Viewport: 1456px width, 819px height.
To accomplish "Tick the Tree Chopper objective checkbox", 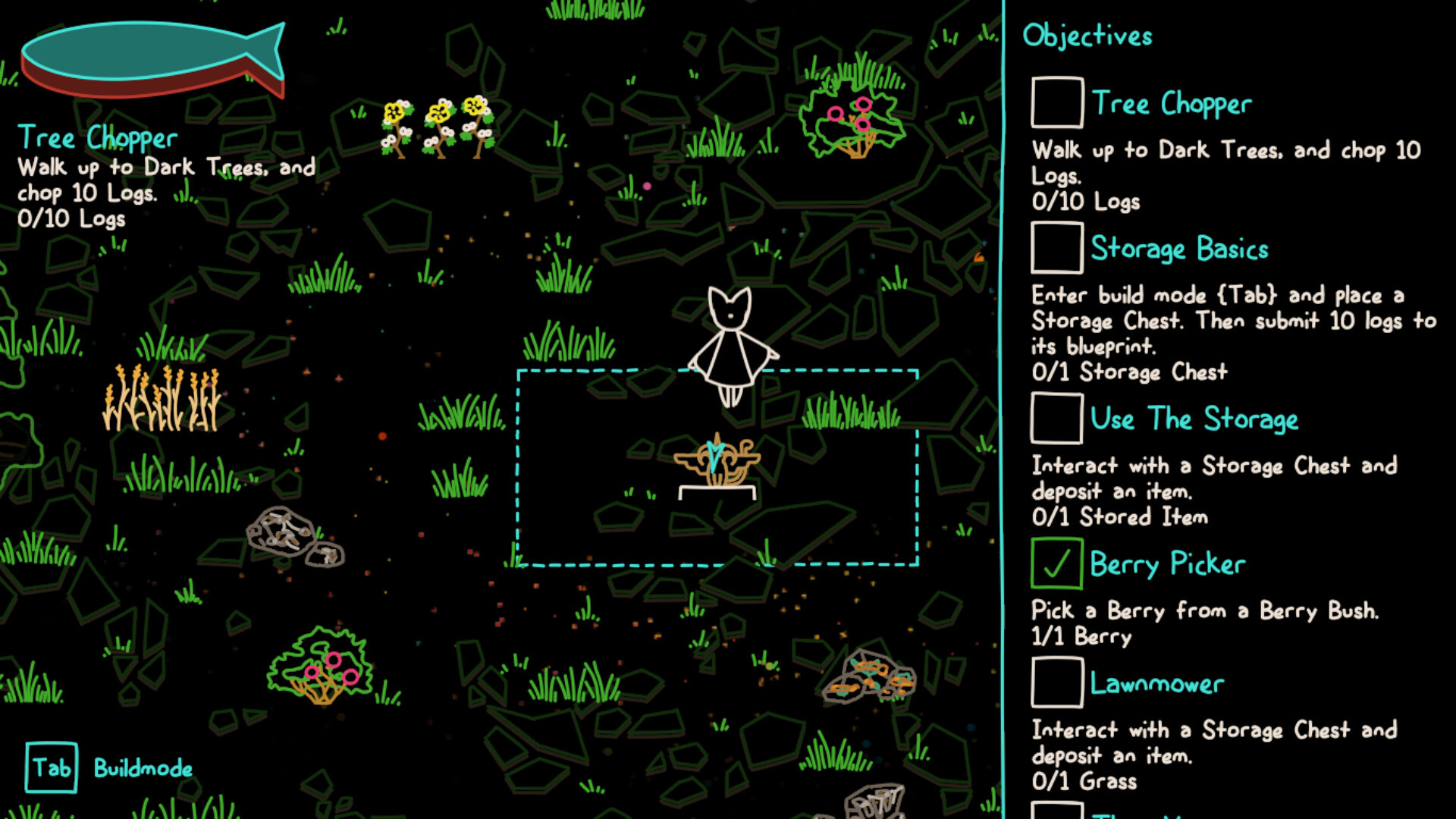I will pyautogui.click(x=1056, y=102).
